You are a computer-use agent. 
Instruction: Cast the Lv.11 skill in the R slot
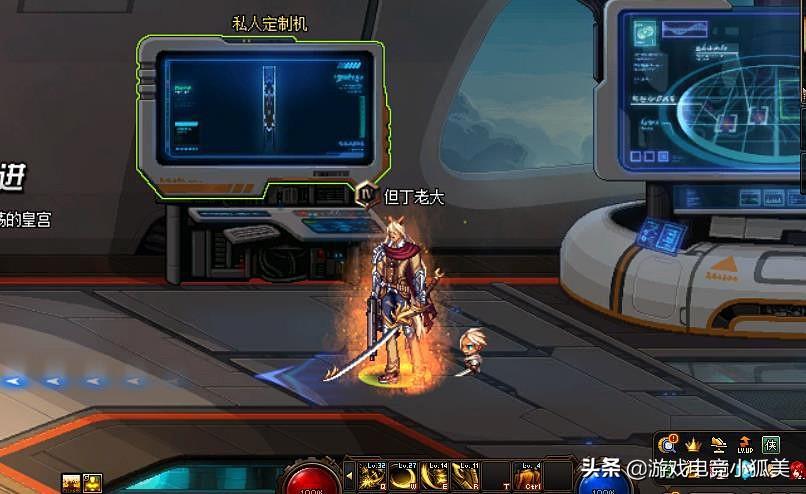pyautogui.click(x=464, y=477)
